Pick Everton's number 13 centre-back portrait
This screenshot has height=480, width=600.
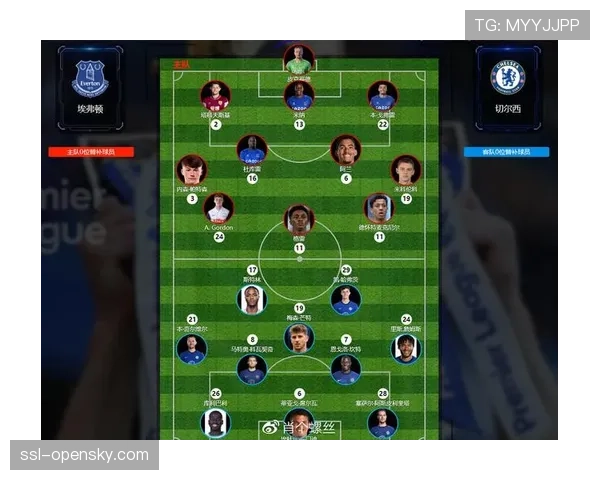(x=299, y=96)
